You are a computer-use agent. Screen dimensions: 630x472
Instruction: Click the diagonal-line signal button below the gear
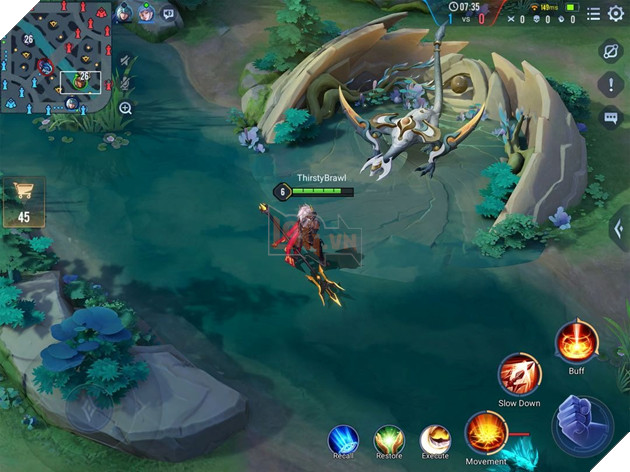(611, 50)
